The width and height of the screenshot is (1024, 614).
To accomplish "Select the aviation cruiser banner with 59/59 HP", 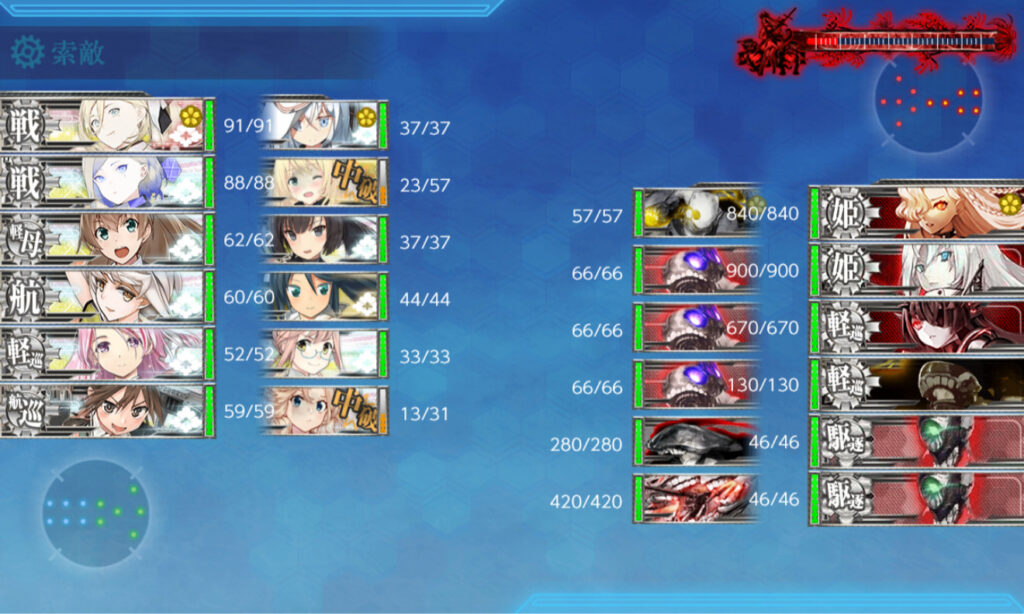I will (107, 410).
